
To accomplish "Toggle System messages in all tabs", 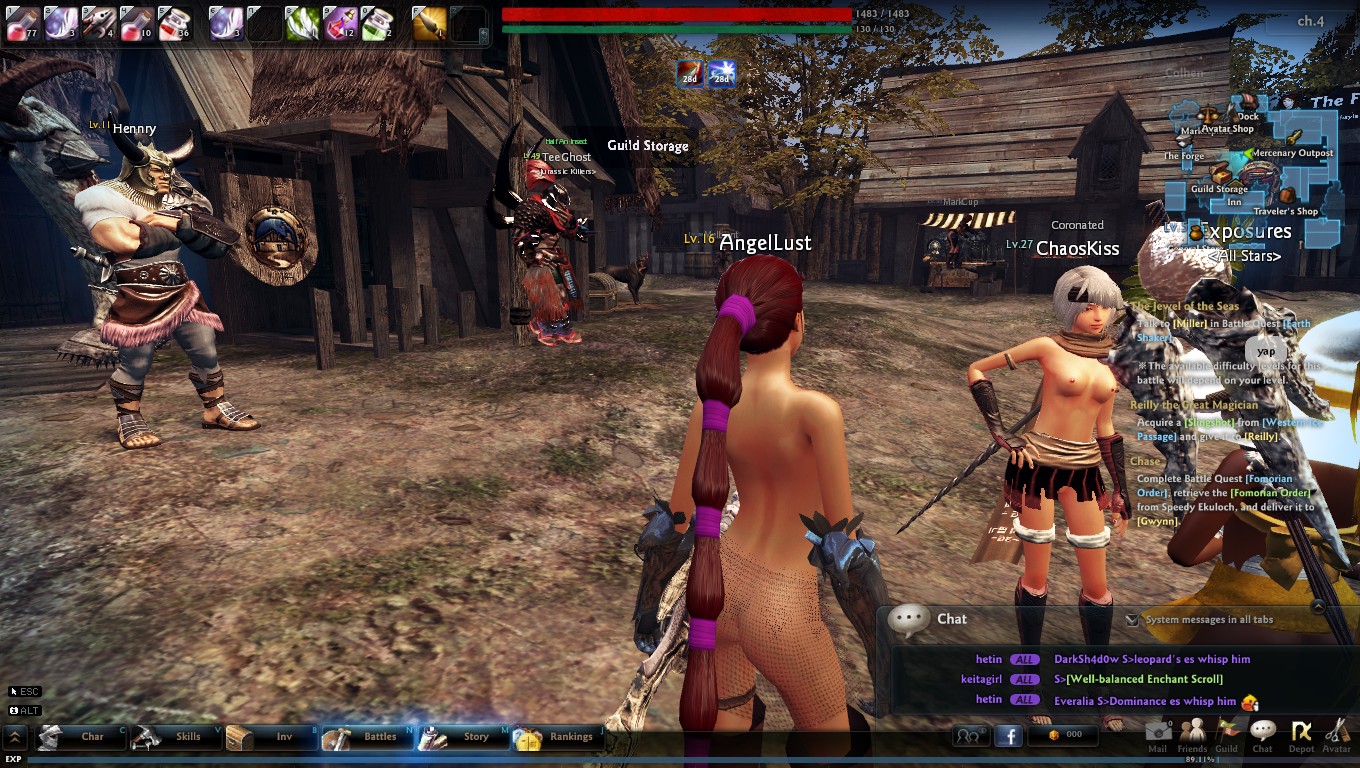I will point(1132,620).
